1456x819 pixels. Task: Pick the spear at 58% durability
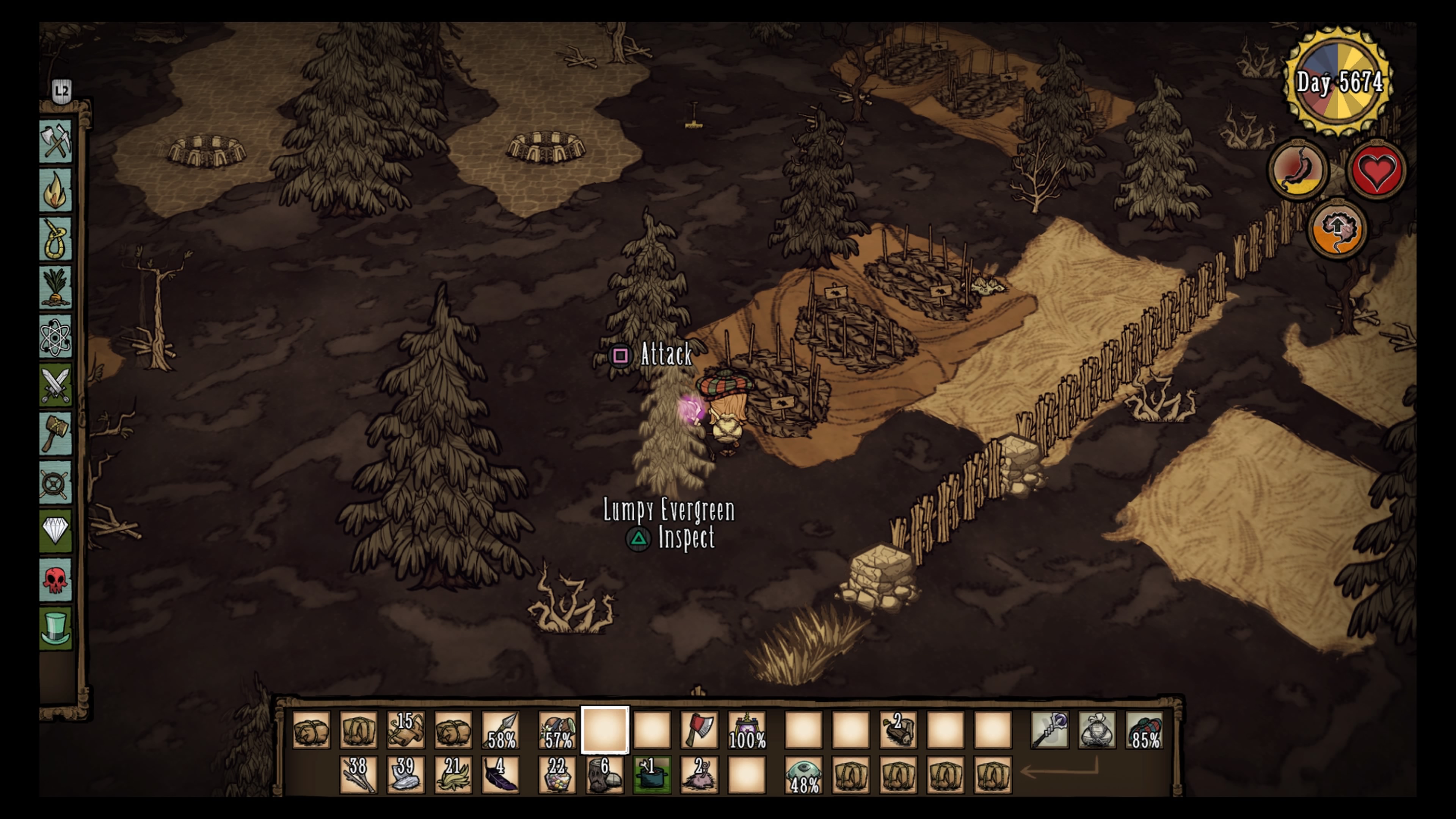coord(501,730)
